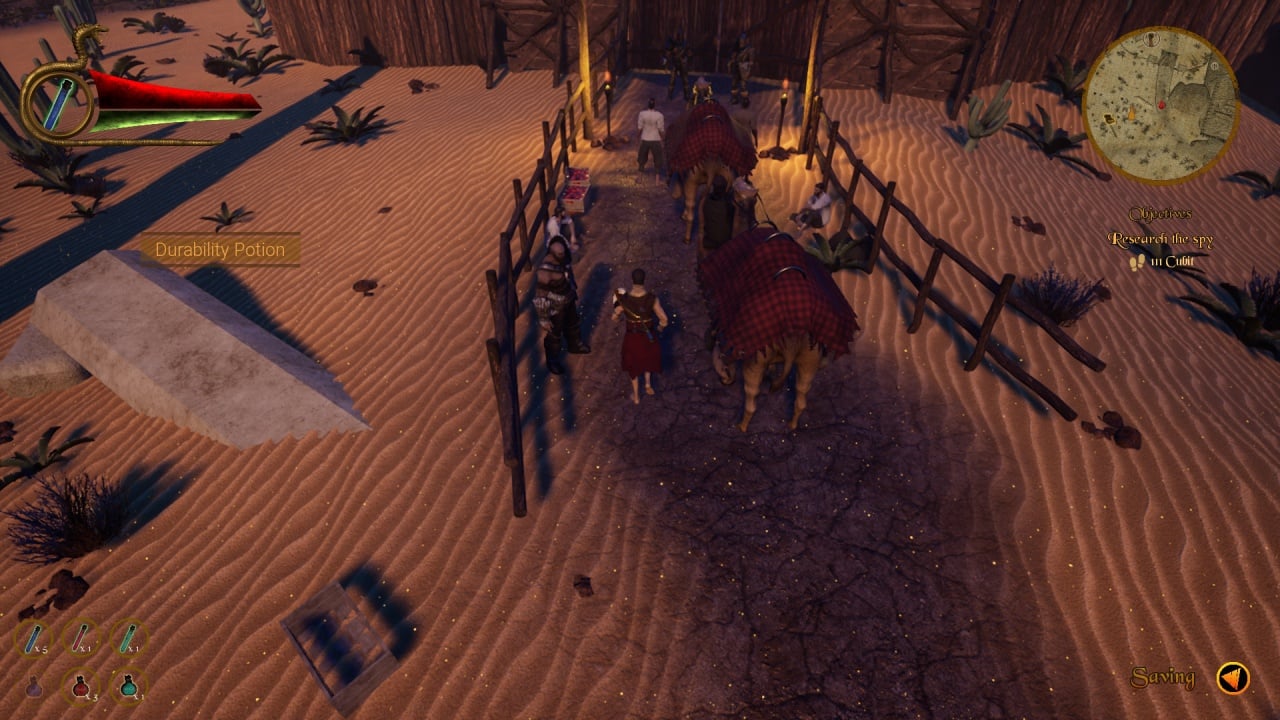Select the round teal flask potion
The image size is (1280, 720).
[x=128, y=686]
